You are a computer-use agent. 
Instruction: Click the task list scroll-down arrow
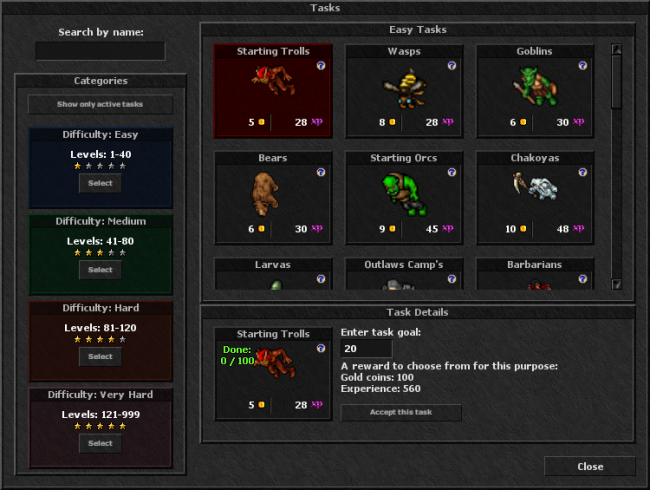point(617,284)
